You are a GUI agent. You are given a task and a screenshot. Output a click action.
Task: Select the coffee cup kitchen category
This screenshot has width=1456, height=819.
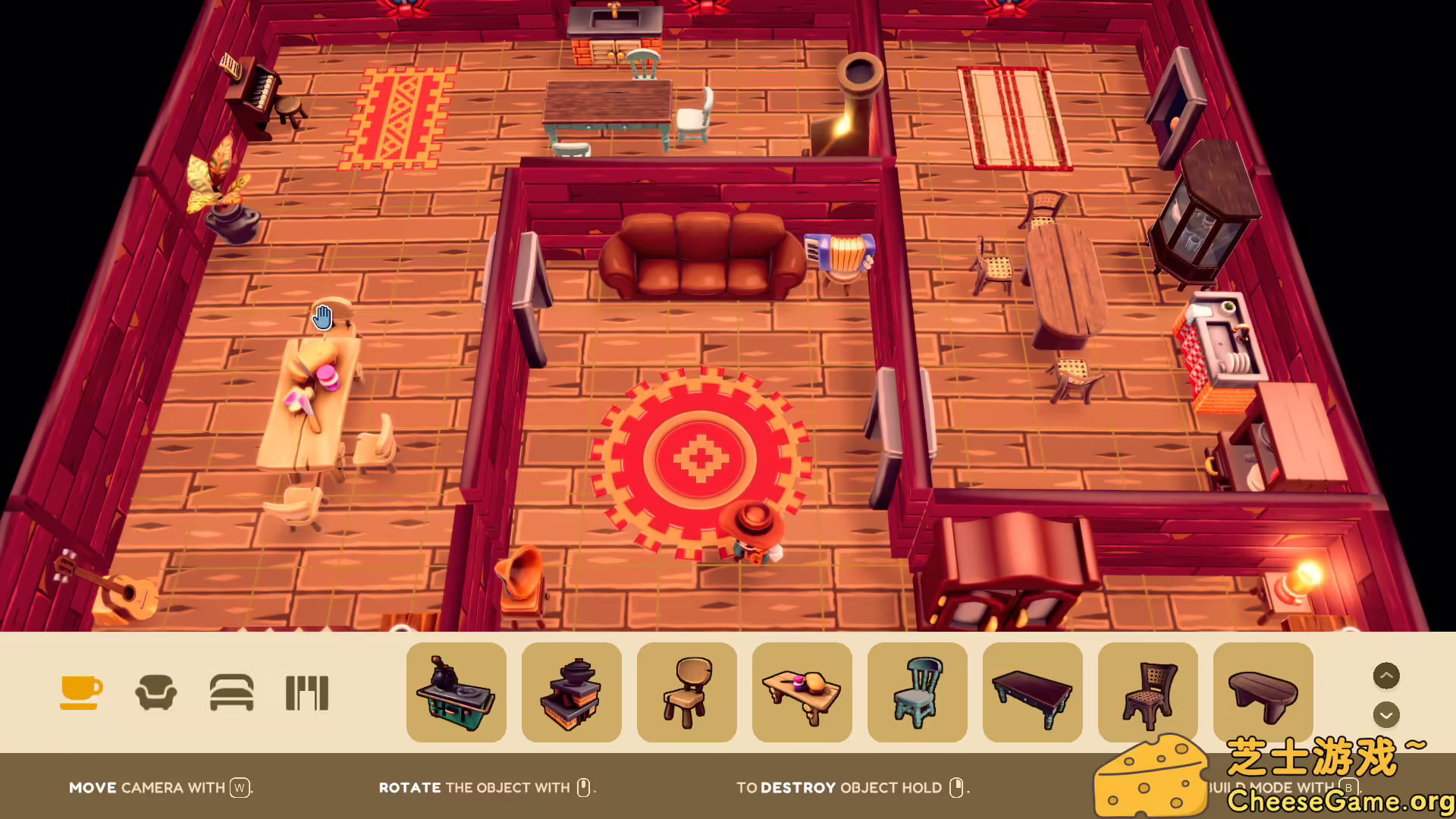[81, 692]
